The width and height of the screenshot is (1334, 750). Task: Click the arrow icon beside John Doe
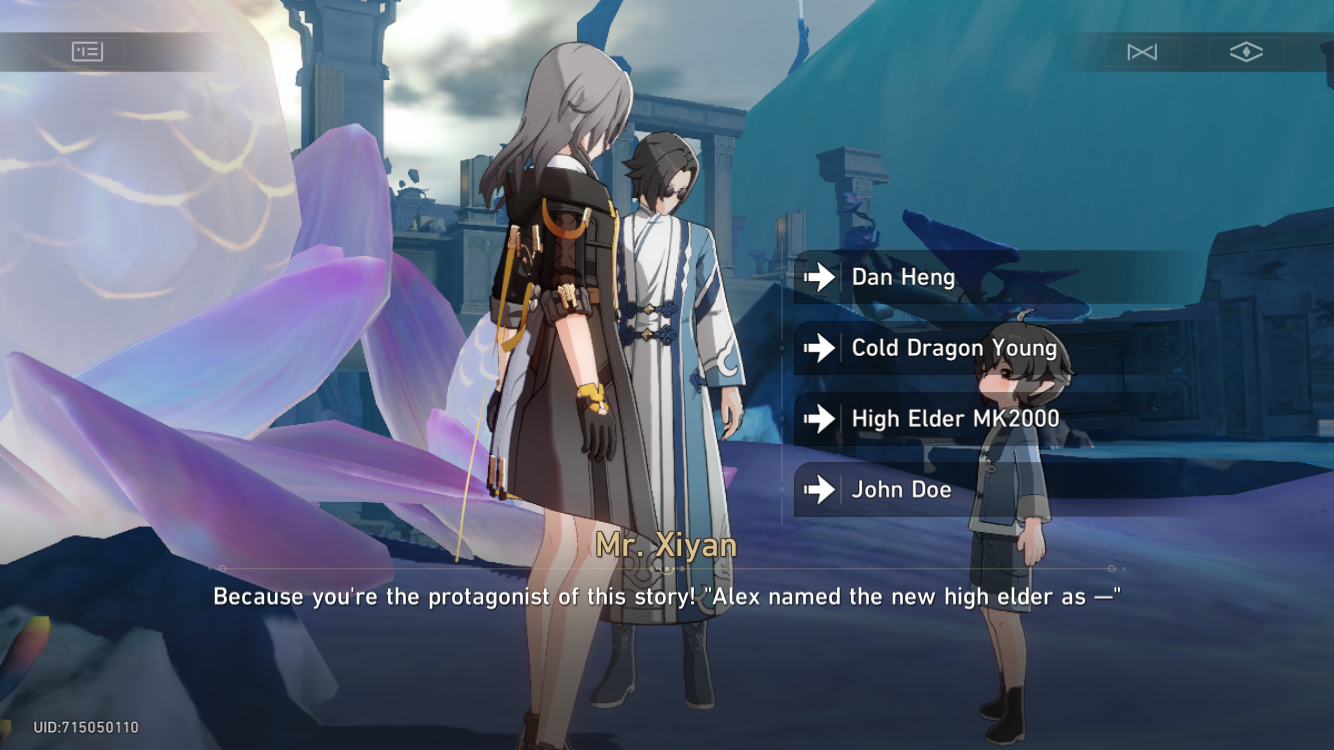click(x=818, y=490)
